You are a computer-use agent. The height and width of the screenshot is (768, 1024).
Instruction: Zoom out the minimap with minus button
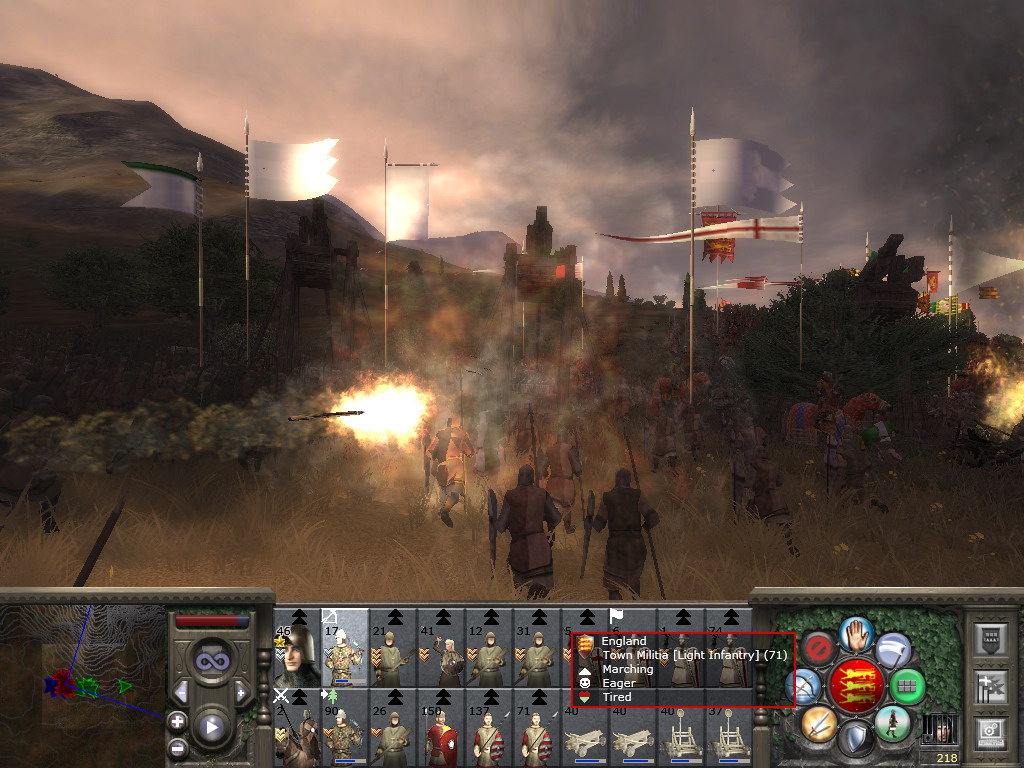tap(177, 746)
